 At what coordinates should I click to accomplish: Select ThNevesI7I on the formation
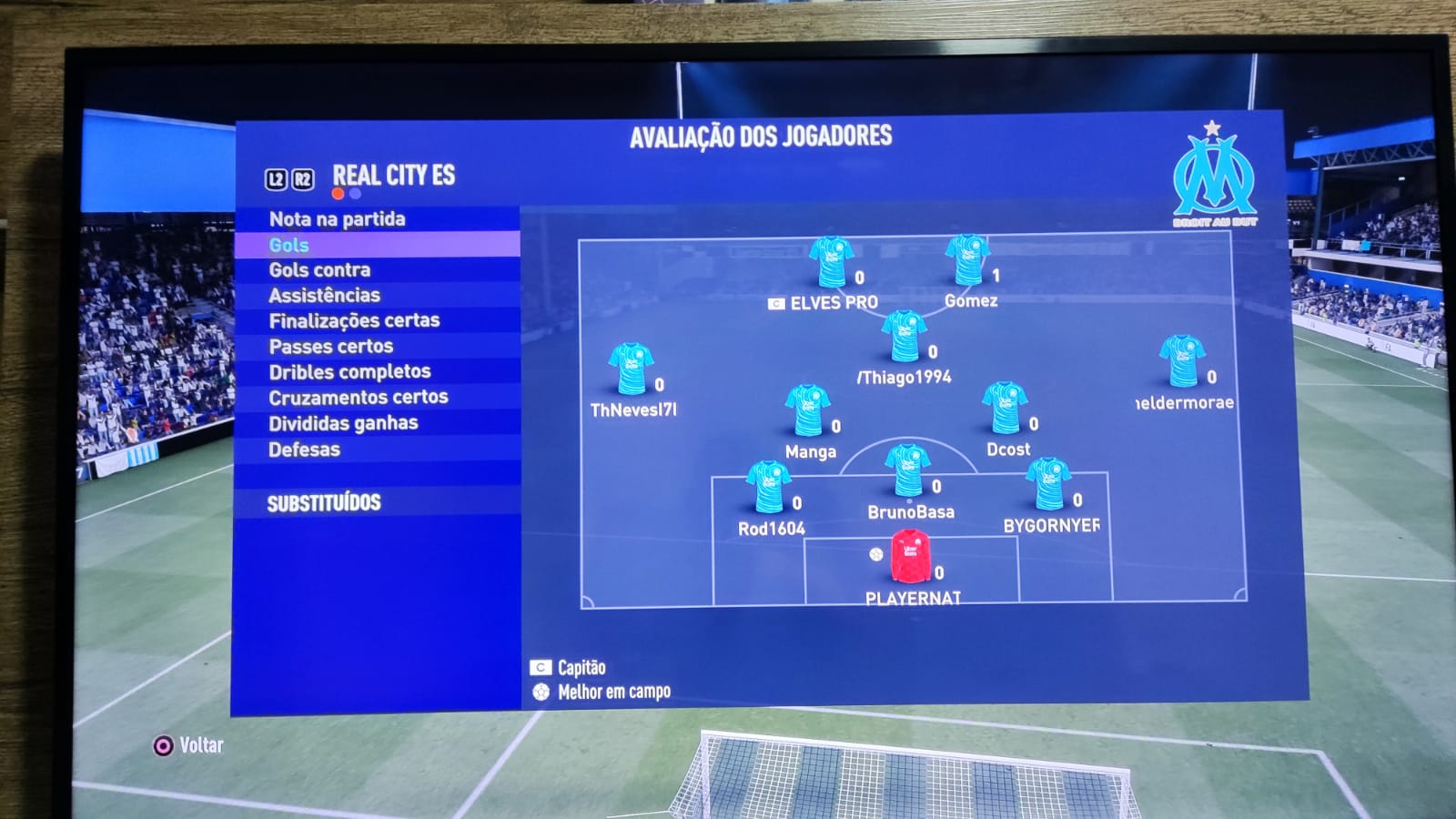[x=631, y=369]
